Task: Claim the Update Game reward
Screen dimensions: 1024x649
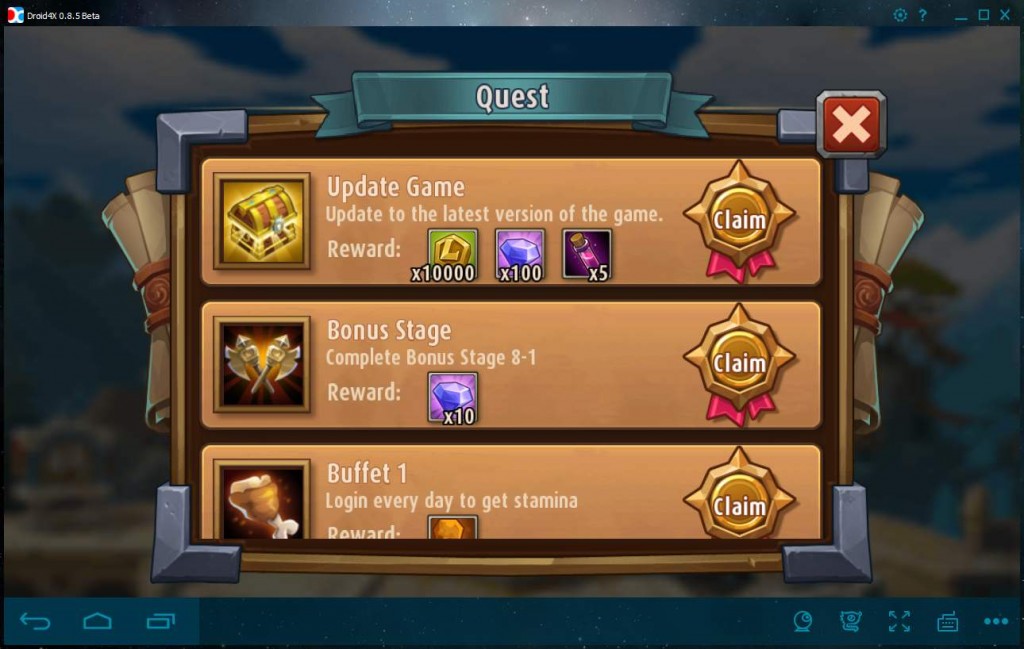Action: coord(739,220)
